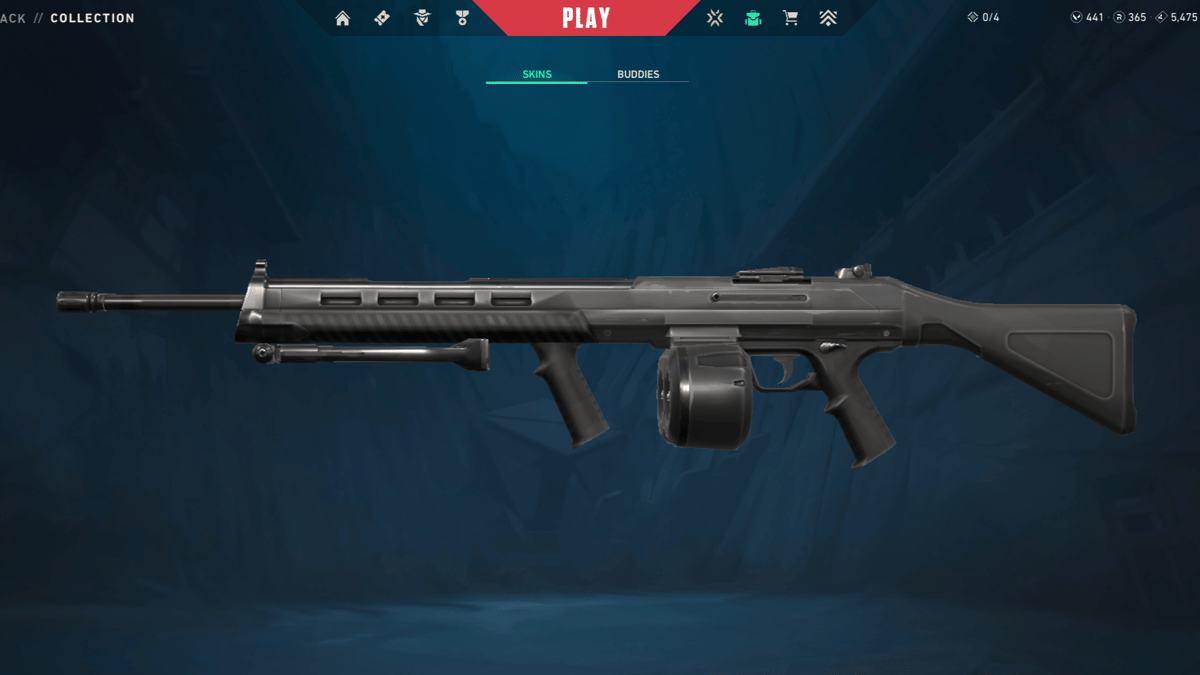The image size is (1200, 675).
Task: Click the Kingdom Credits balance
Action: (x=1175, y=18)
